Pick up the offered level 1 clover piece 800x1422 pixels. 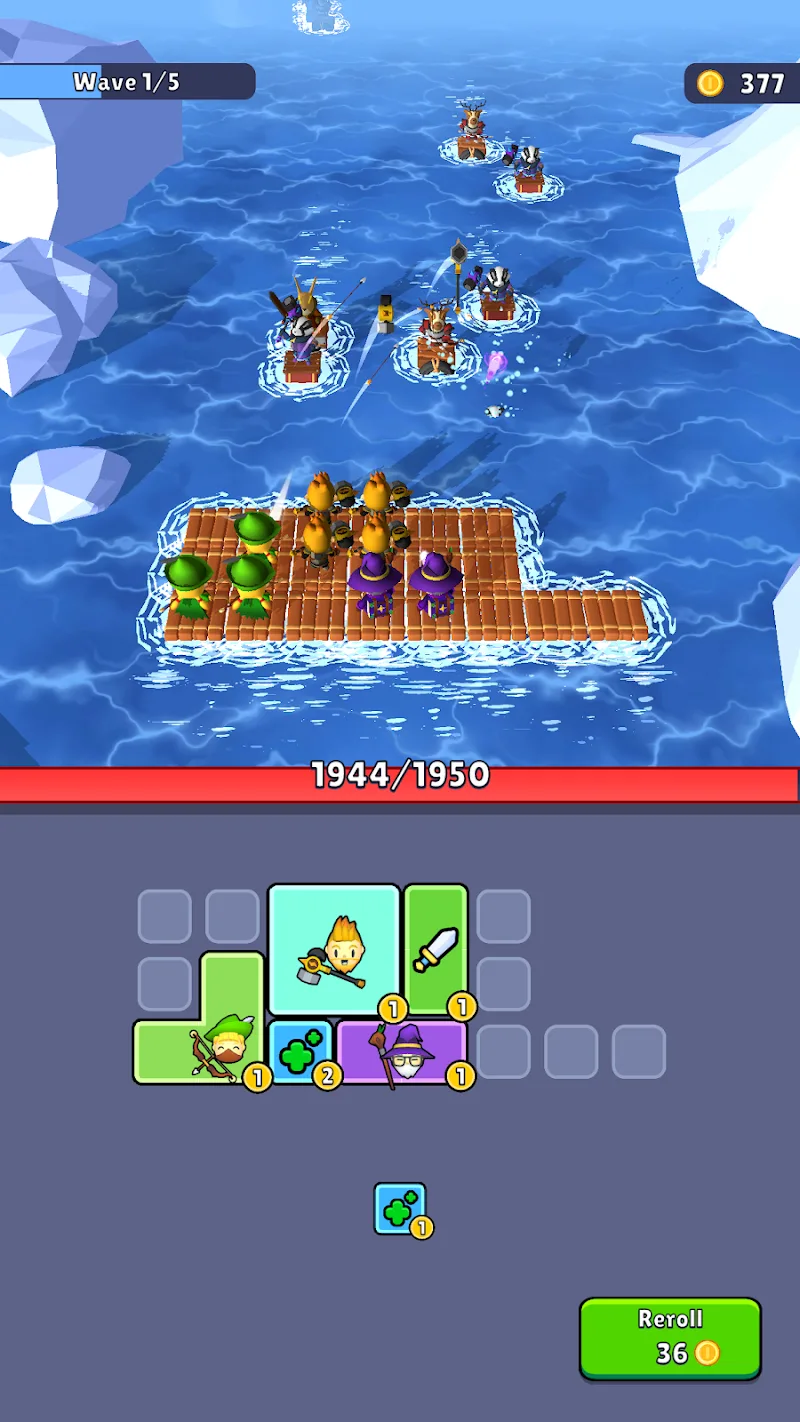tap(399, 1208)
